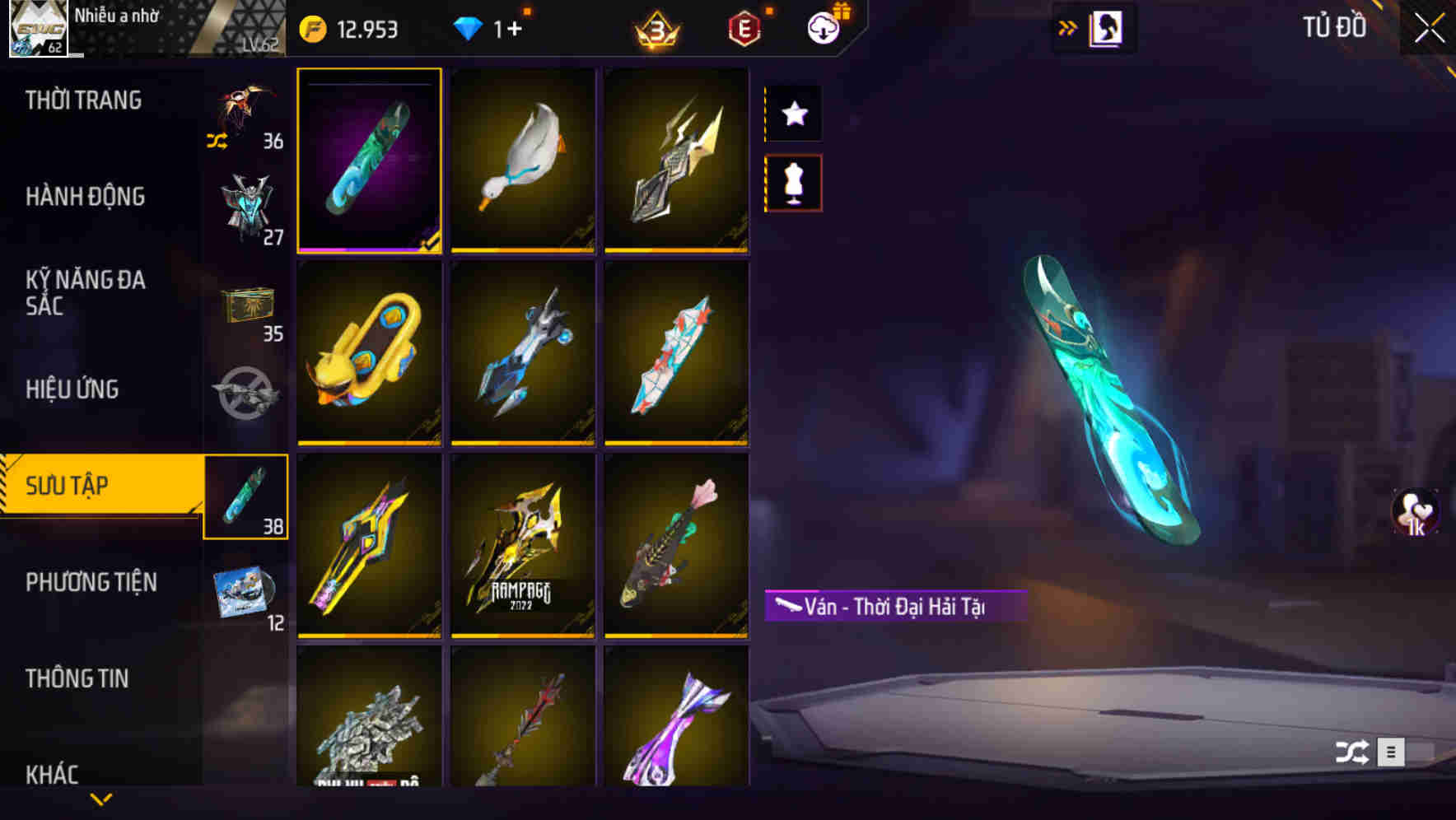Toggle the star favorites filter
Viewport: 1456px width, 820px height.
(793, 114)
